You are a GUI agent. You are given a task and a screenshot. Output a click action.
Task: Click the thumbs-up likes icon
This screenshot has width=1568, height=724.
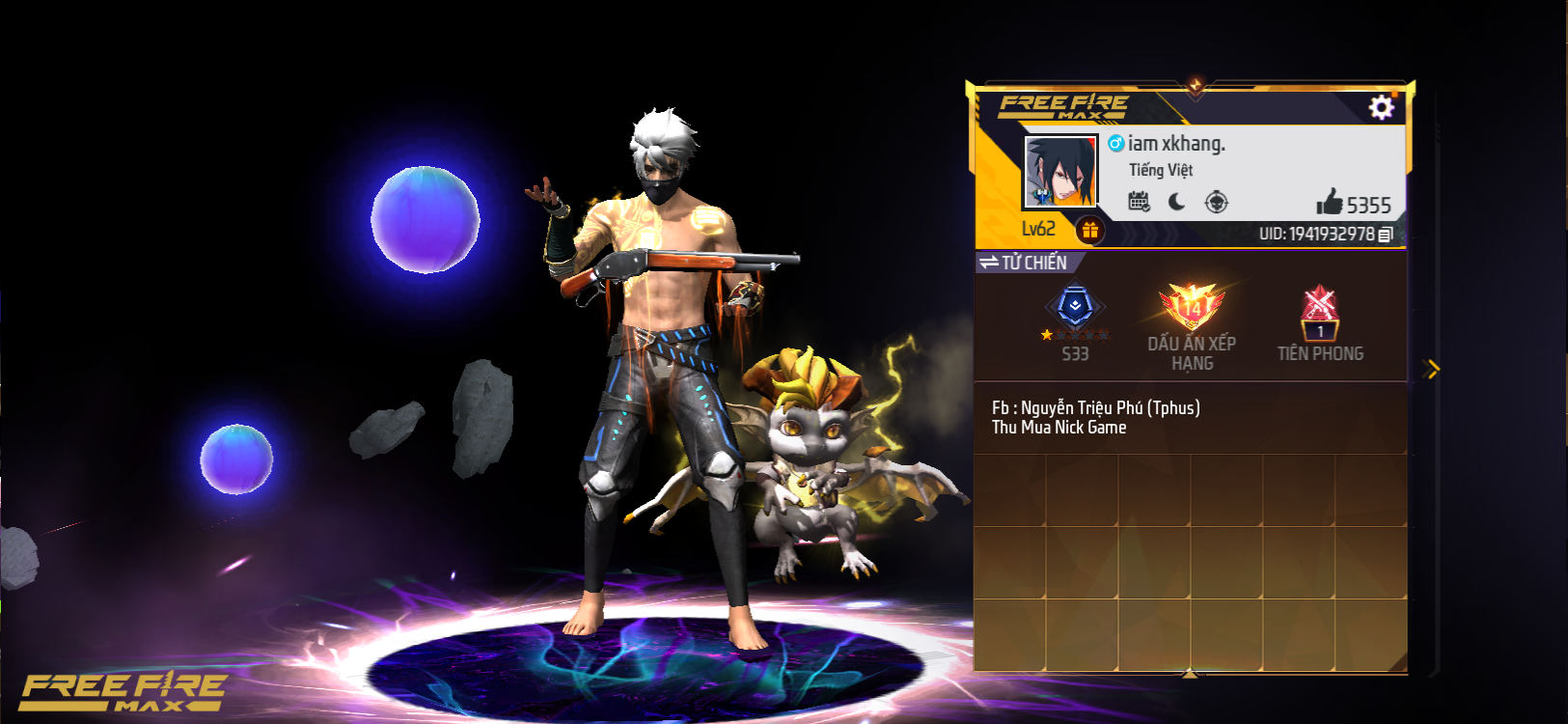[x=1334, y=204]
